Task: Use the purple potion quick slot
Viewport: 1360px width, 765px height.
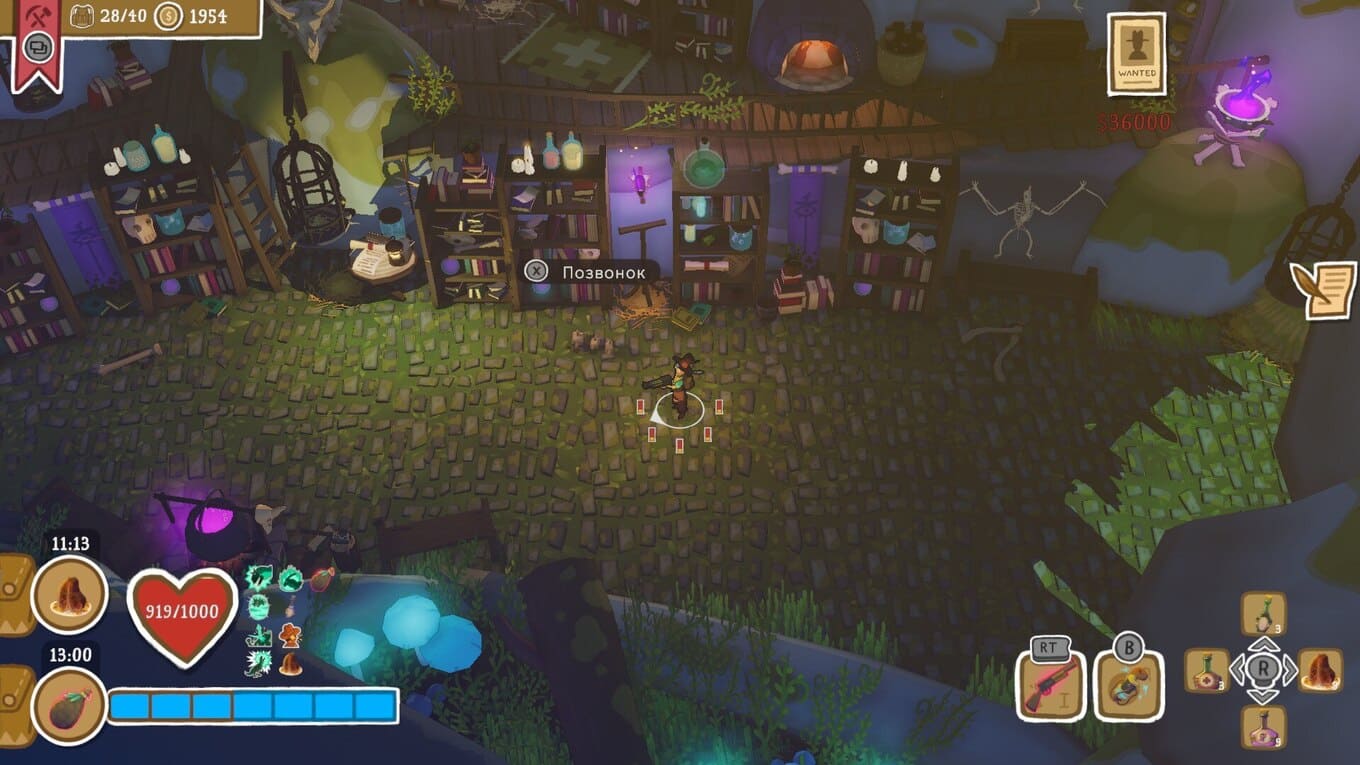Action: [1264, 727]
